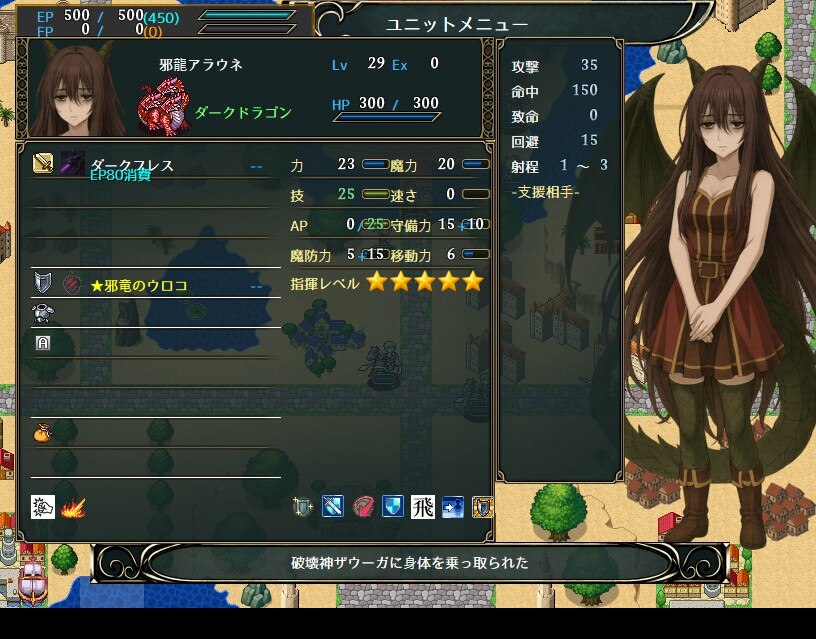This screenshot has height=639, width=816.
Task: Select the ダークドラゴン class sprite
Action: point(163,108)
